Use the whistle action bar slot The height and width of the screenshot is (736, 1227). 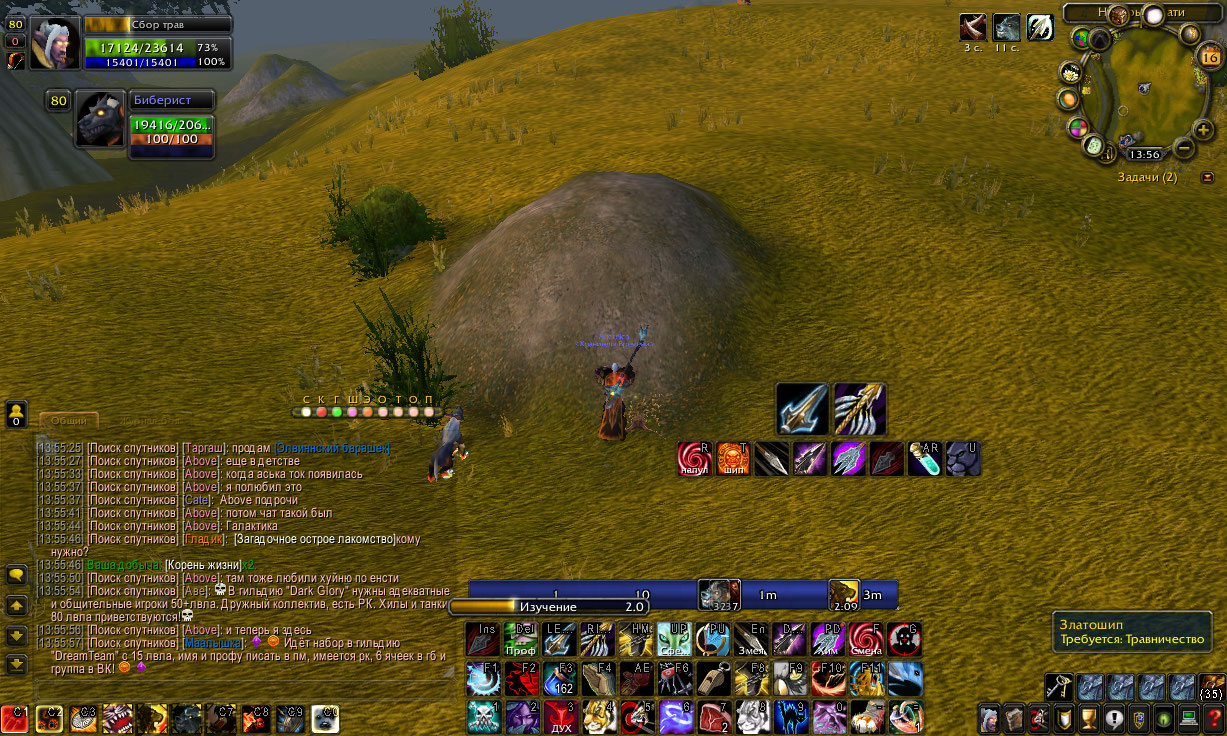click(713, 678)
